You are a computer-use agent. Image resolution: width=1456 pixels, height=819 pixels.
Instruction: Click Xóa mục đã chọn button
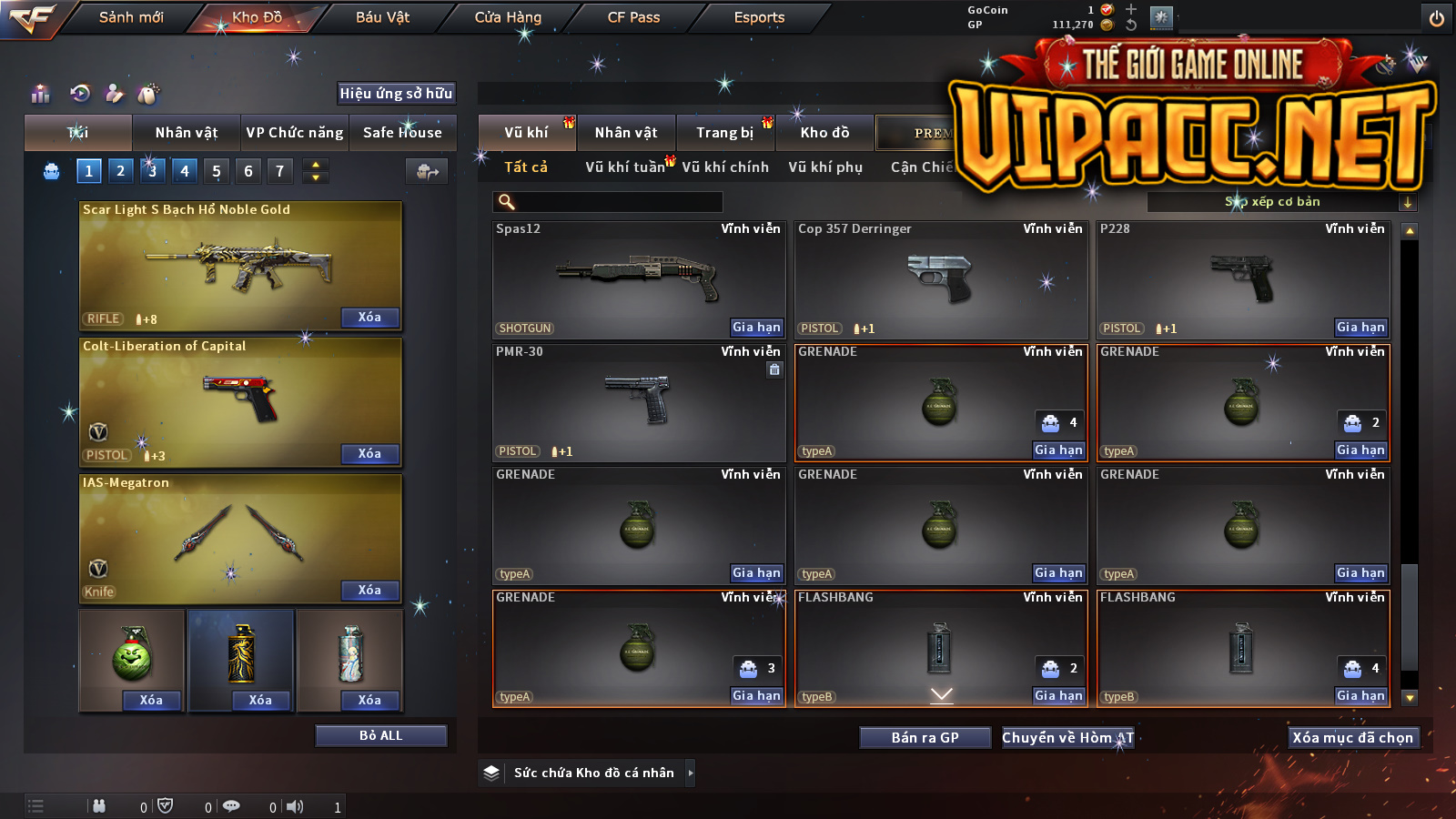click(1352, 738)
